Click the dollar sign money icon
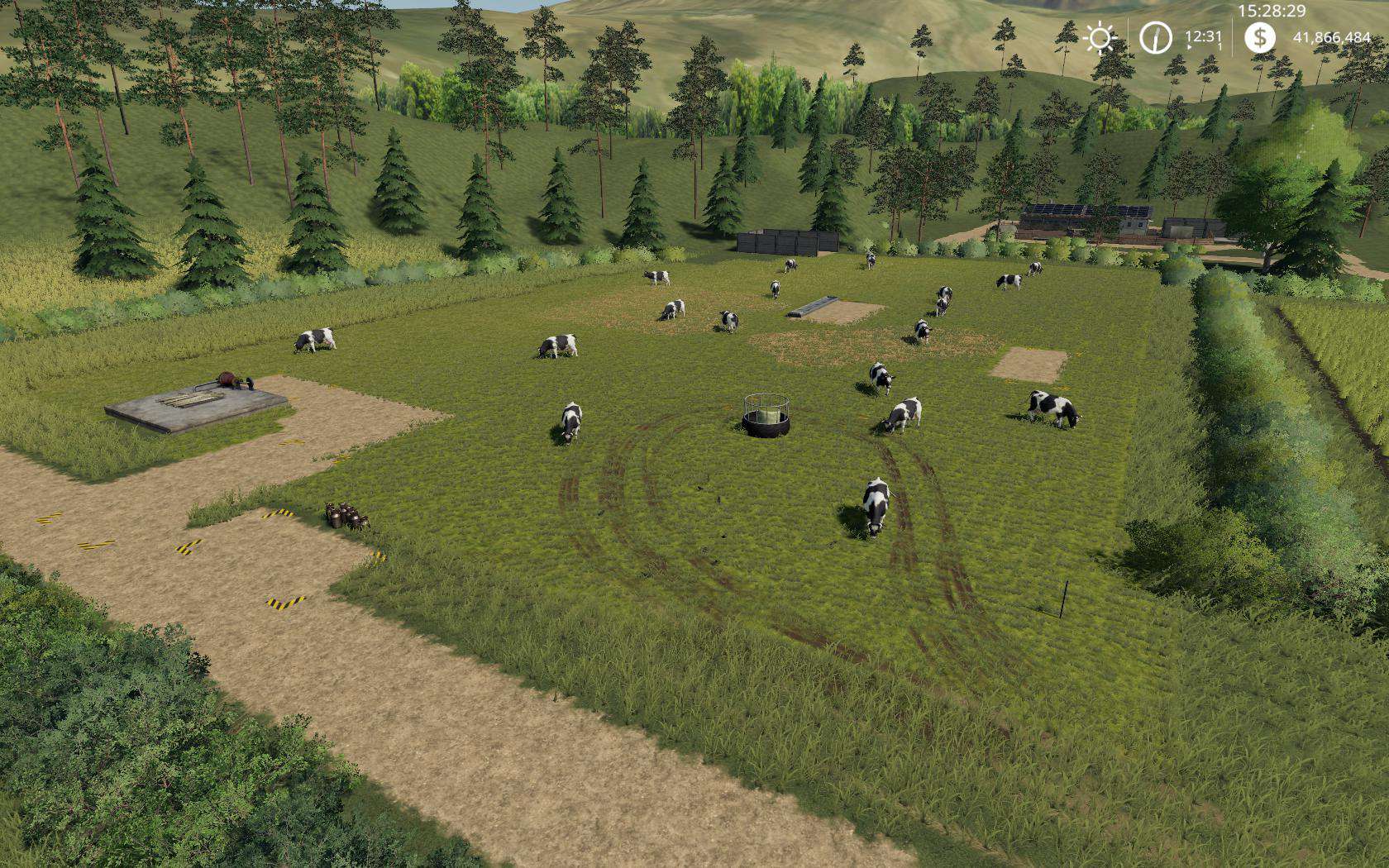1389x868 pixels. 1258,37
